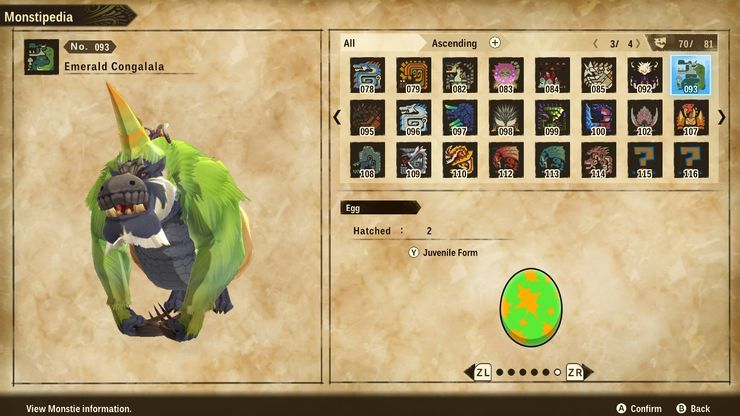
Task: Select the unknown No. 116 entry
Action: point(691,160)
